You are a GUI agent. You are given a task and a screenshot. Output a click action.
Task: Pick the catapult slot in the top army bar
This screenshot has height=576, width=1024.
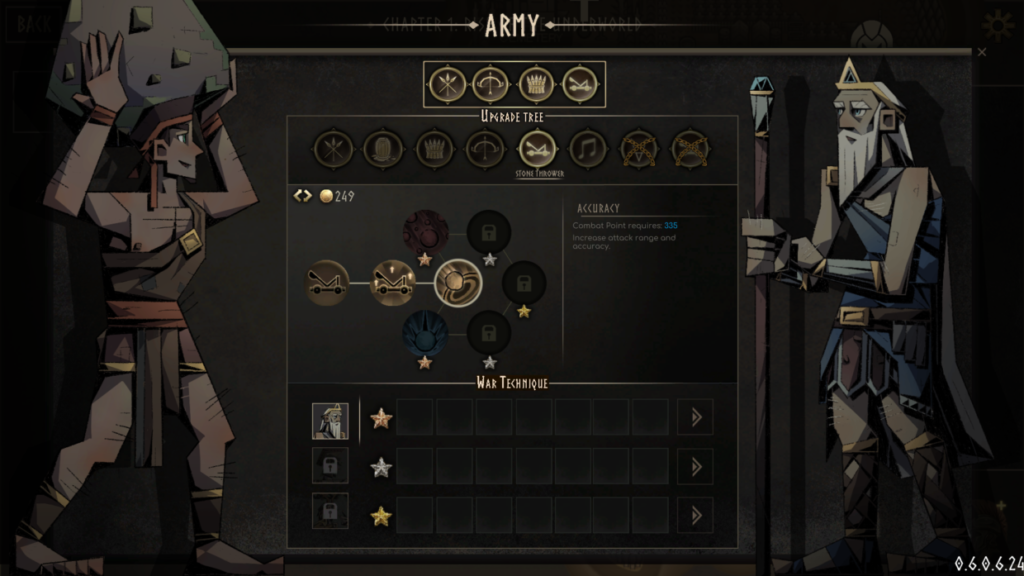[x=579, y=84]
